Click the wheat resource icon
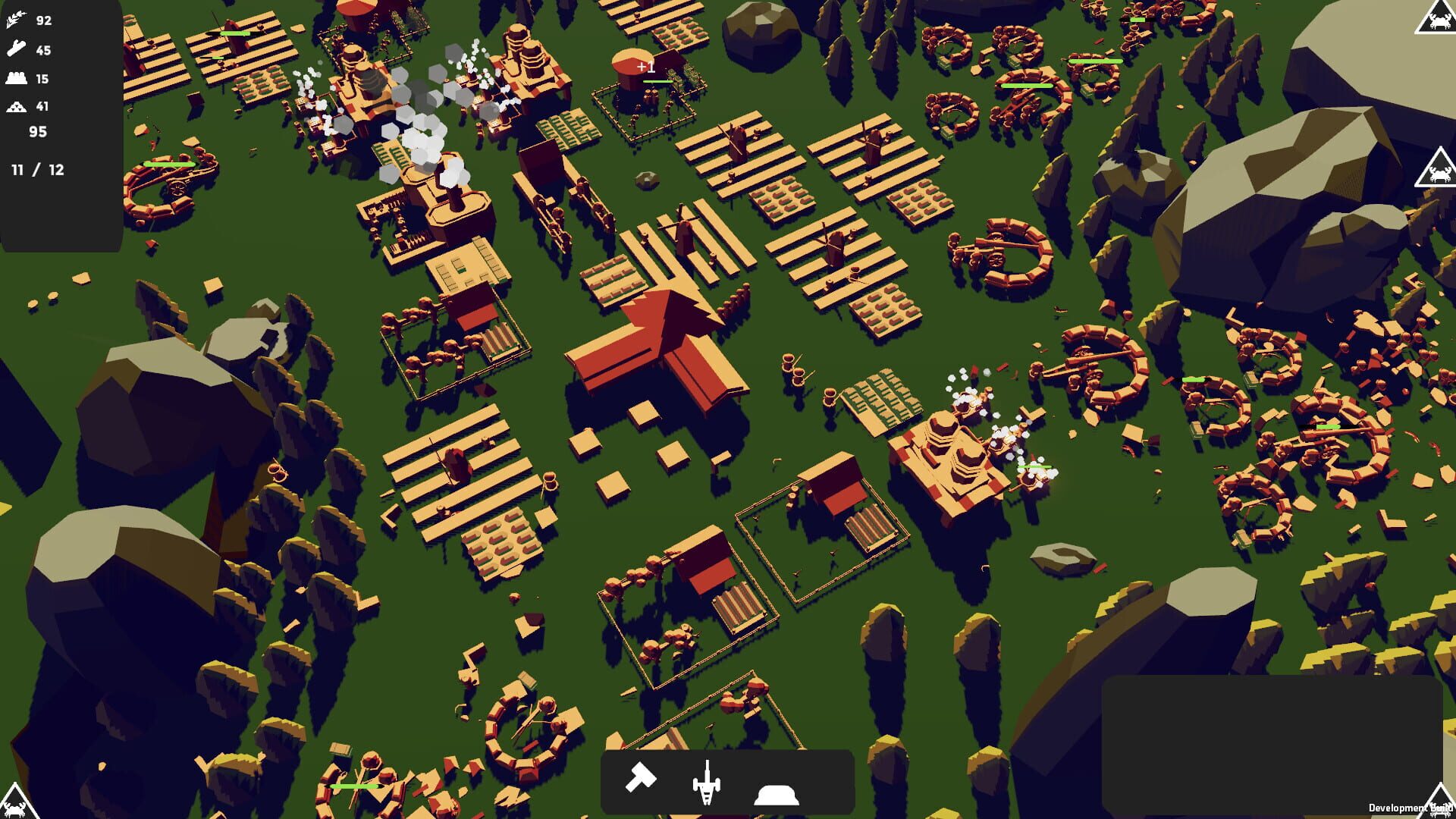 pos(17,20)
